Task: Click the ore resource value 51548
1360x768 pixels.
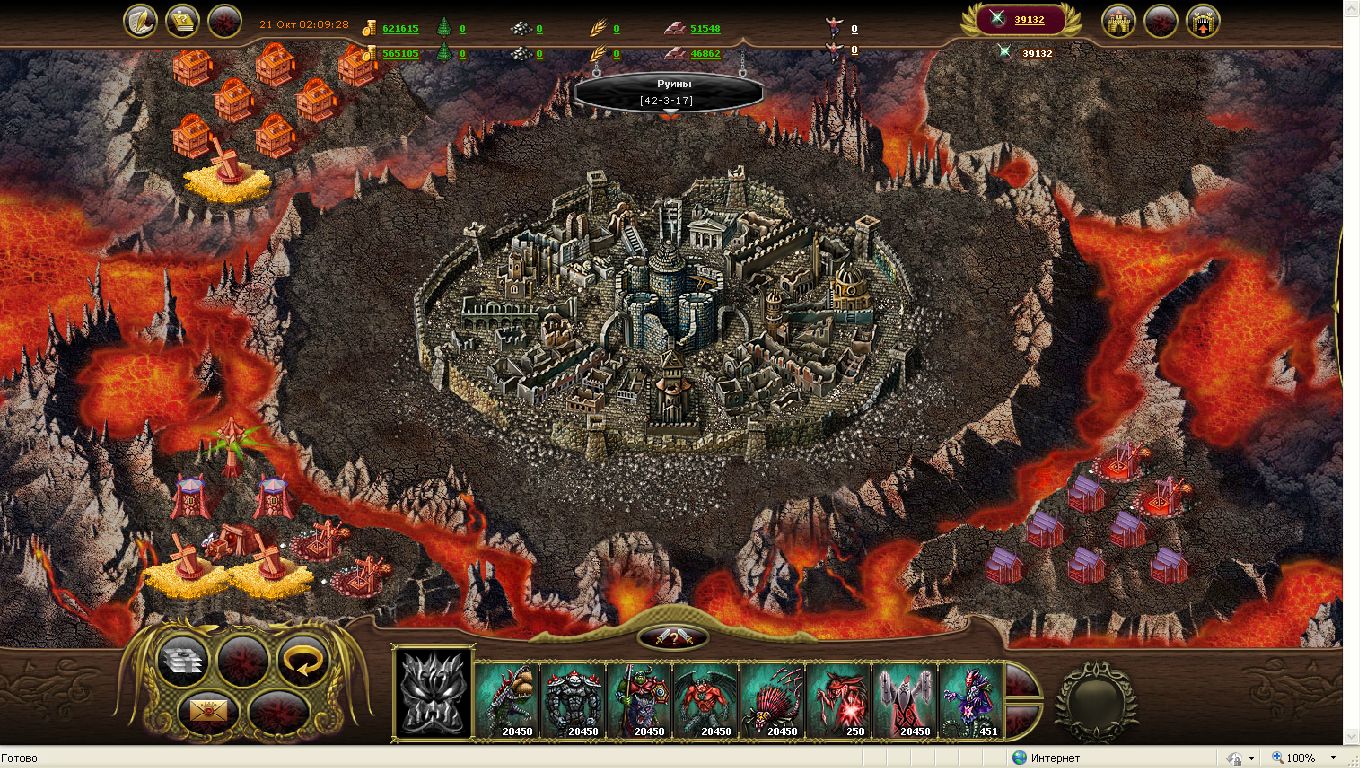Action: click(x=705, y=29)
